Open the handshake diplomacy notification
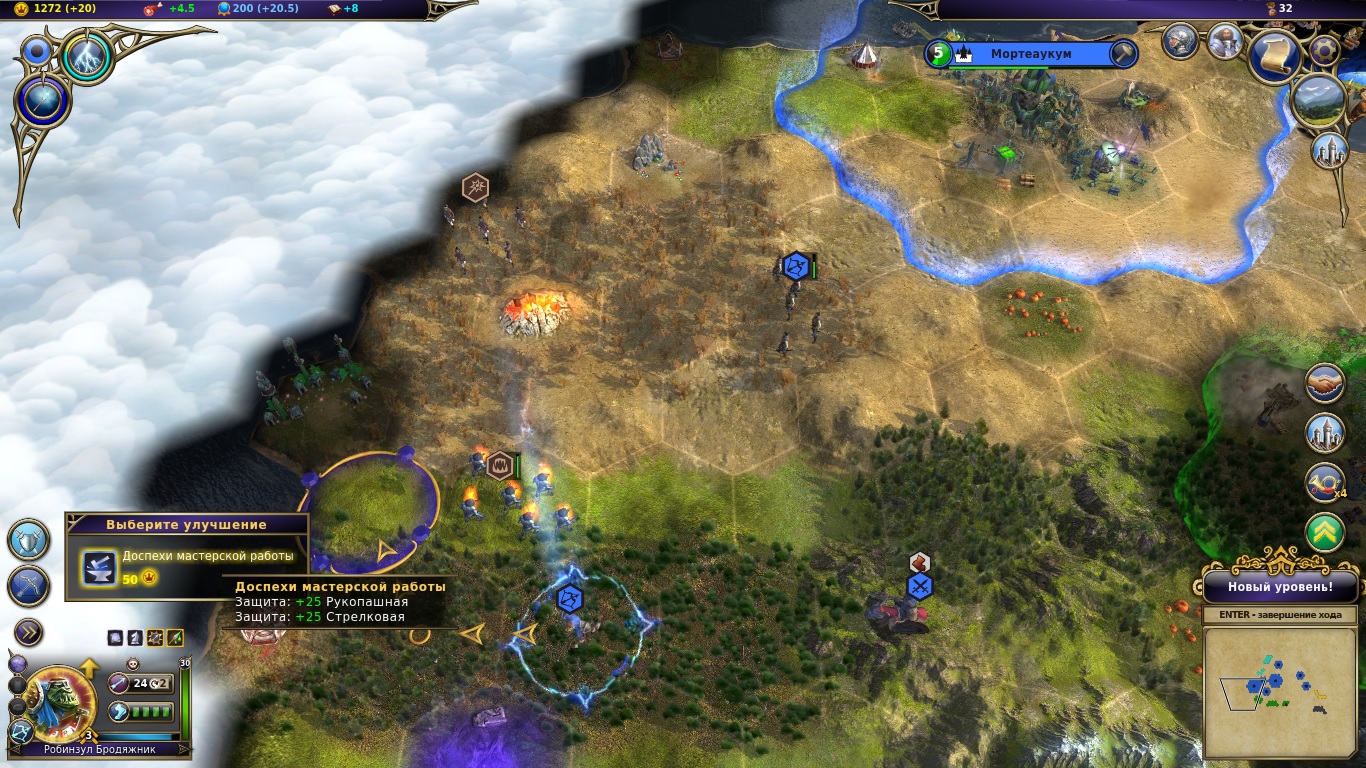This screenshot has width=1366, height=768. click(x=1325, y=383)
